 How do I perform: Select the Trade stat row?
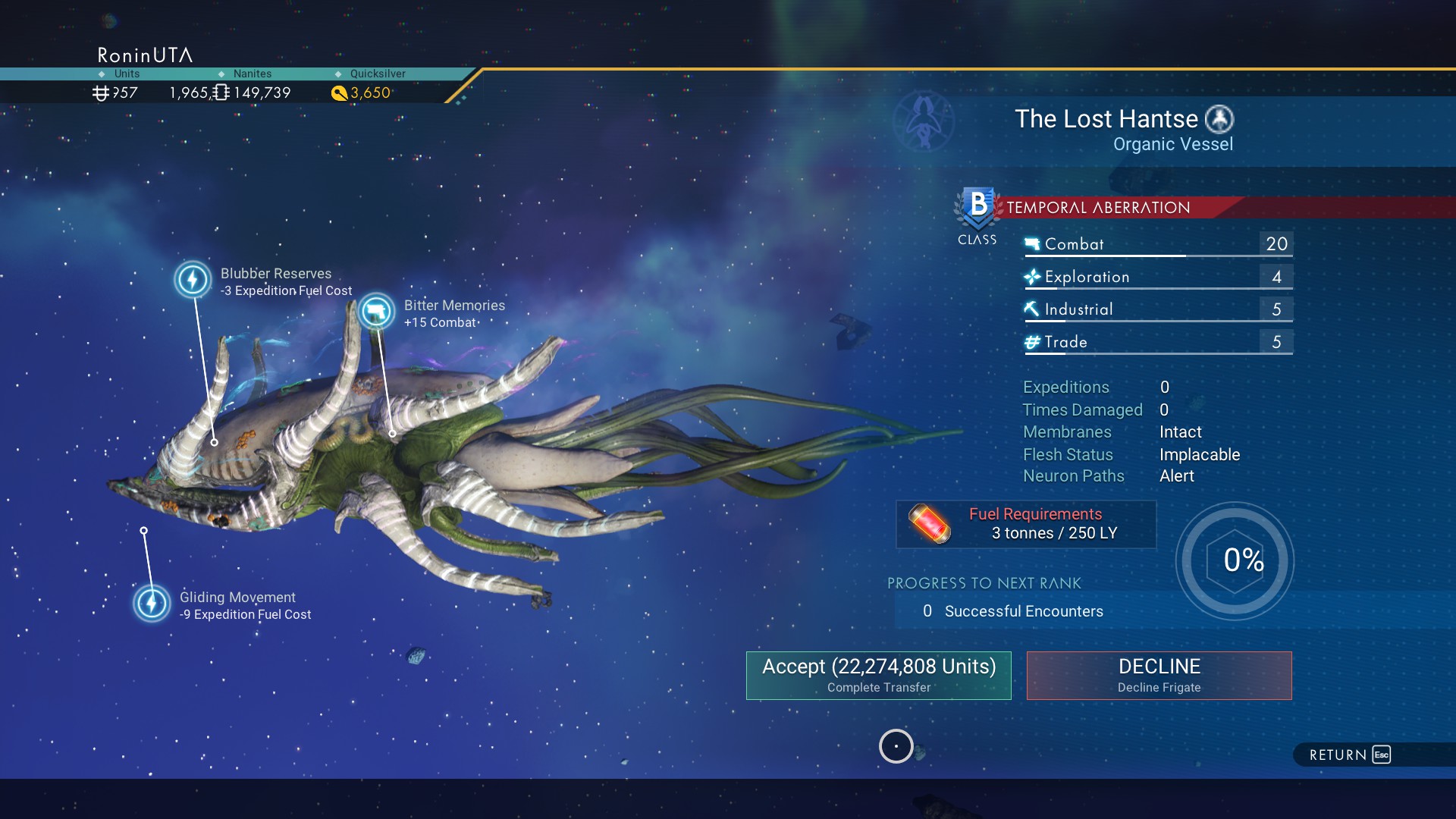(1157, 342)
